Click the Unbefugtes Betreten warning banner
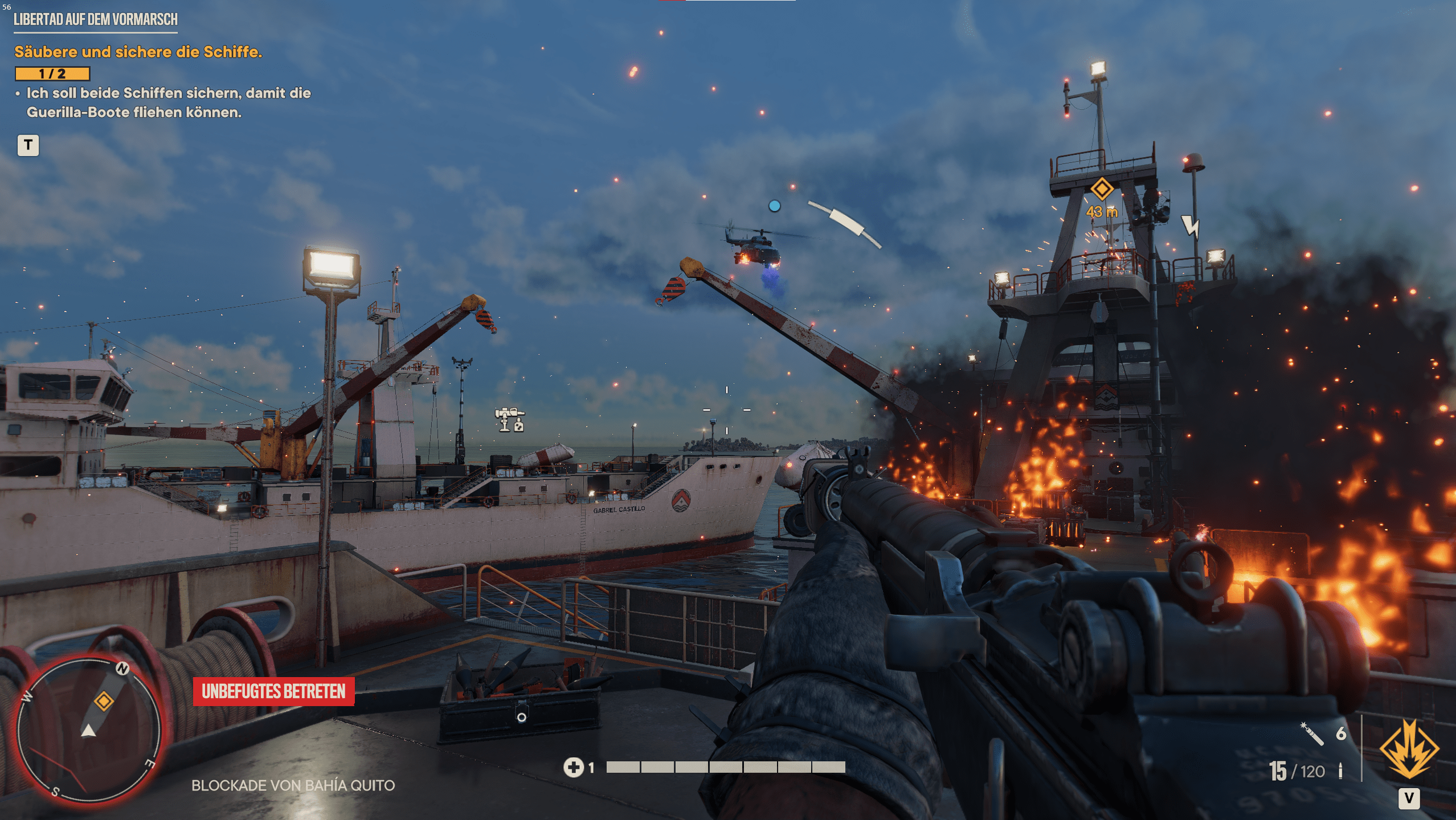The width and height of the screenshot is (1456, 820). click(x=273, y=691)
